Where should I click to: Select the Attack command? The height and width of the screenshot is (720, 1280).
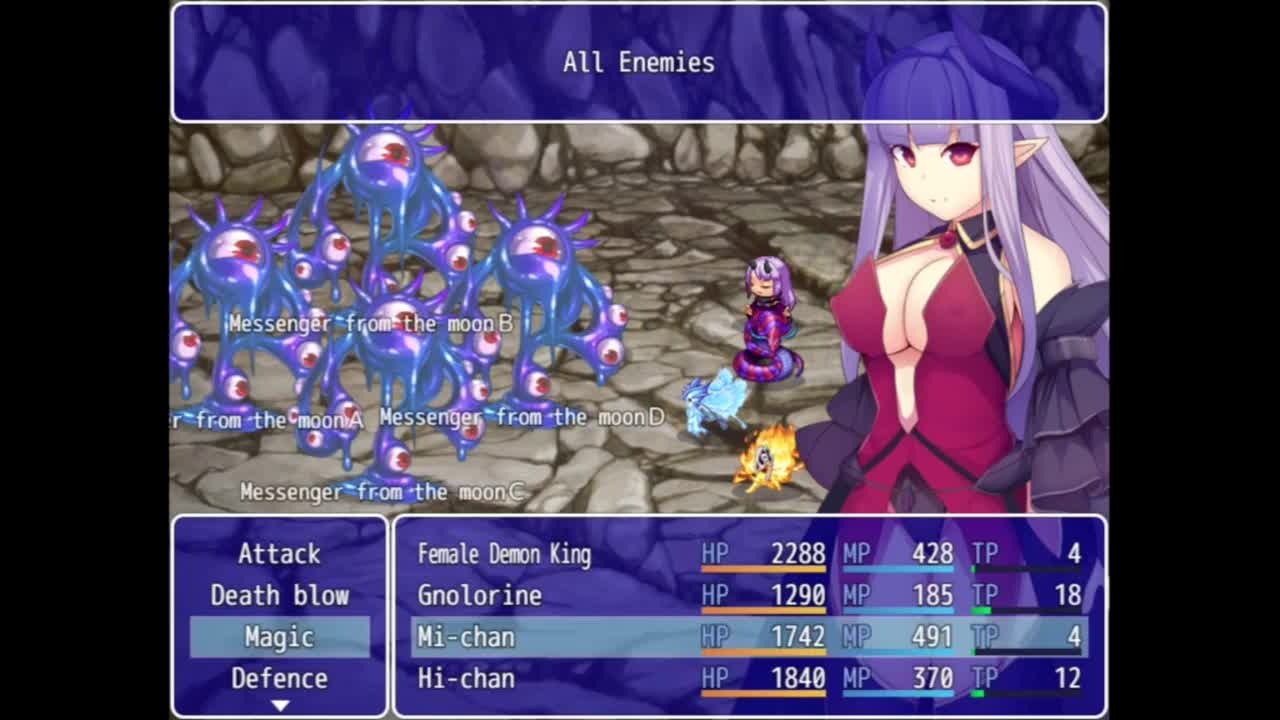(279, 554)
